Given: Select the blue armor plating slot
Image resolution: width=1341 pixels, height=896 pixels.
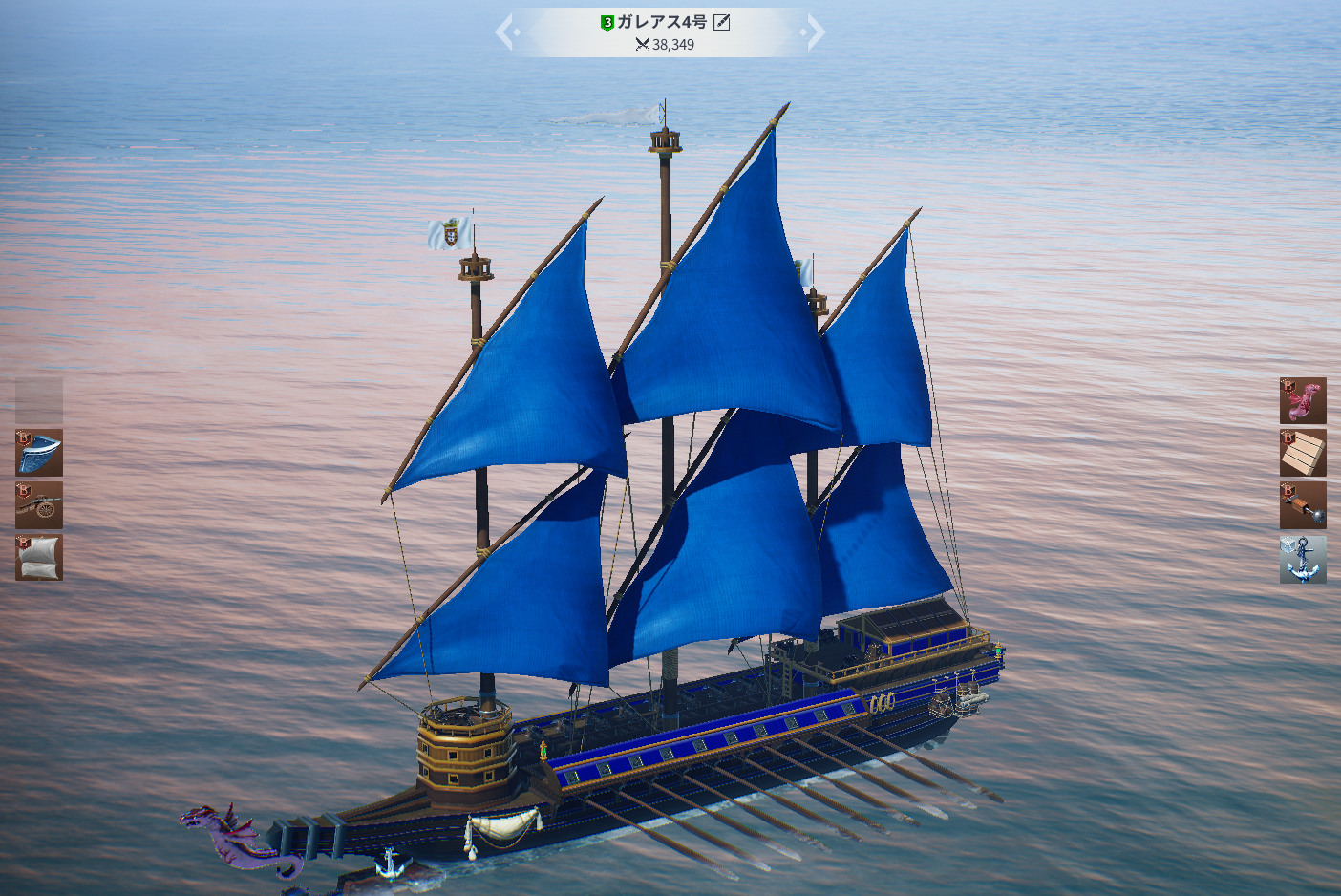Looking at the screenshot, I should 39,453.
